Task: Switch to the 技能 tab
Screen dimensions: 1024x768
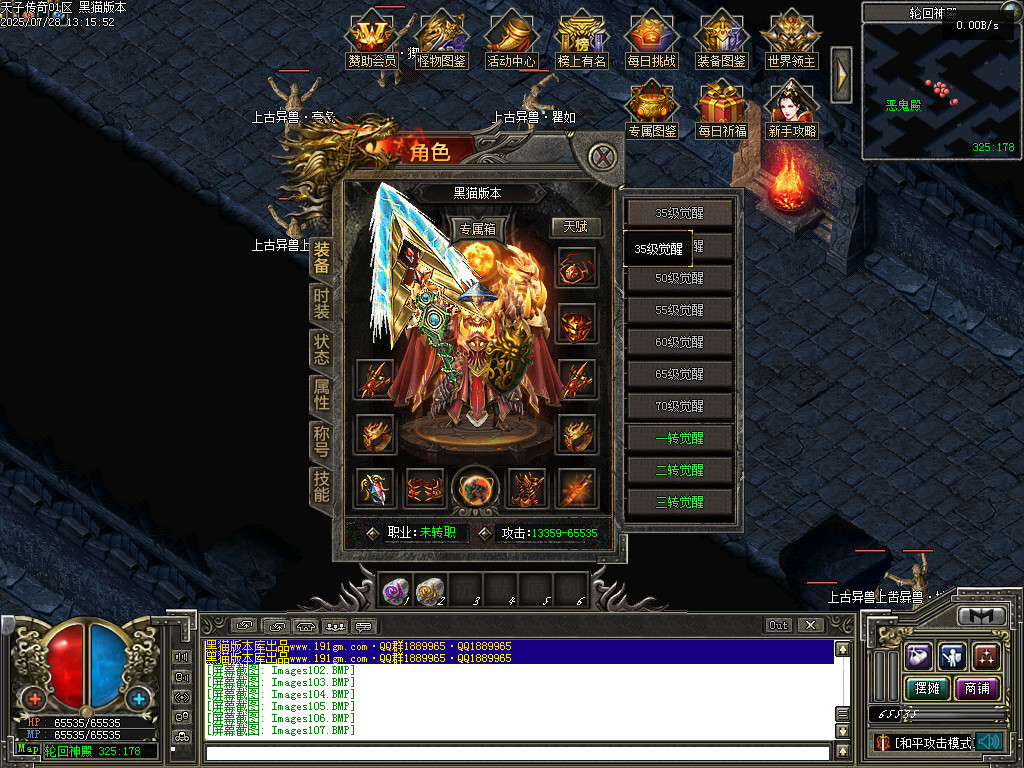Action: 321,486
